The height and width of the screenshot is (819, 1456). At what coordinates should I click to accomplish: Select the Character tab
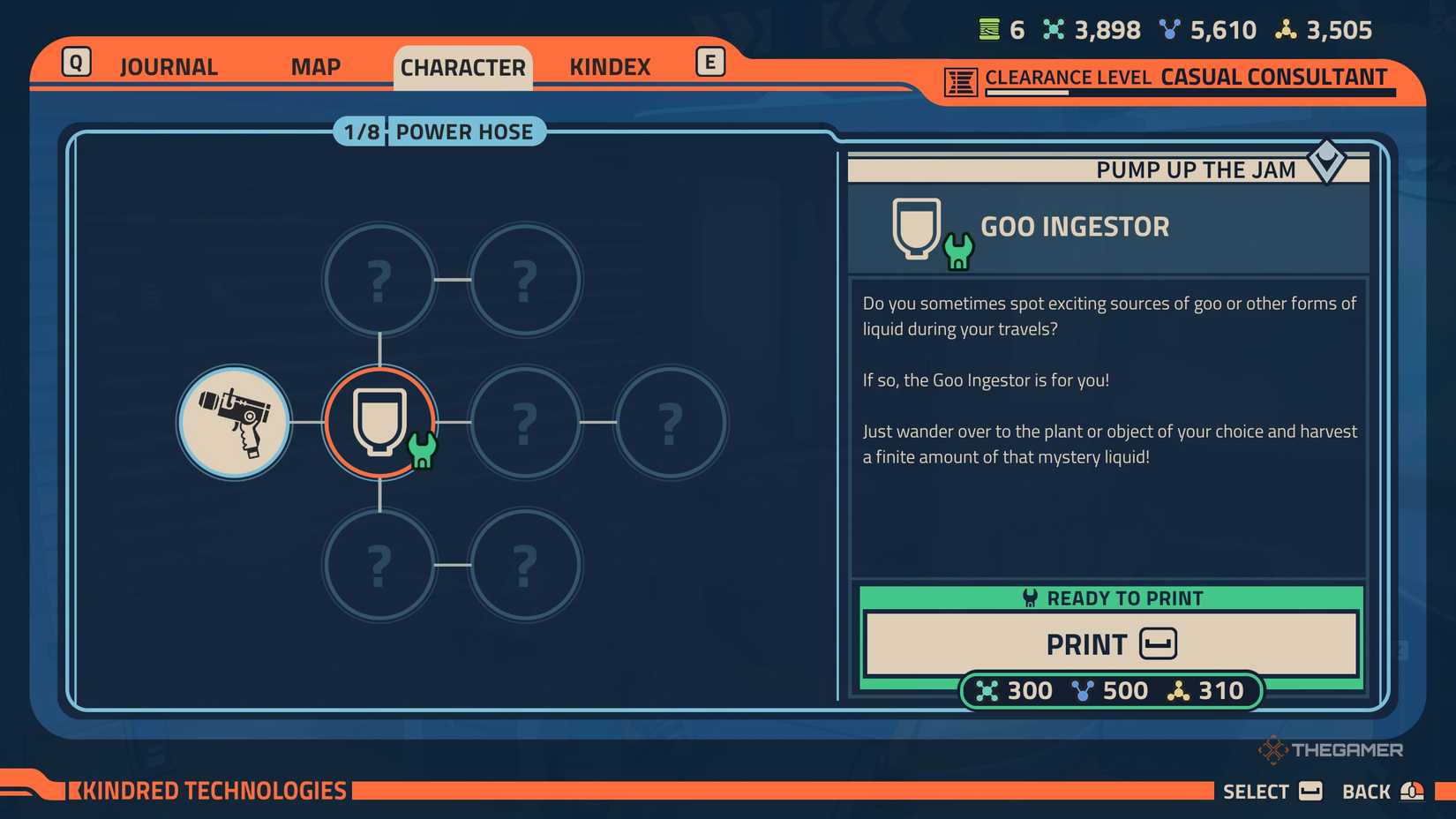462,66
